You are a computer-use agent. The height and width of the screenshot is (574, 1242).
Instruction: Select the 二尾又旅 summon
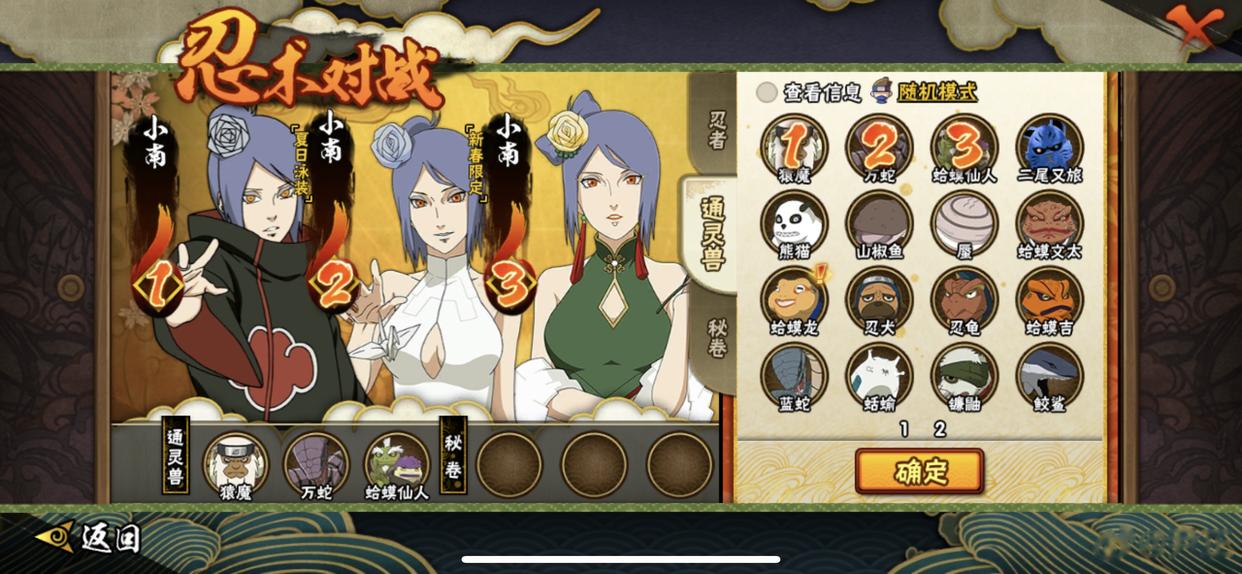1049,145
